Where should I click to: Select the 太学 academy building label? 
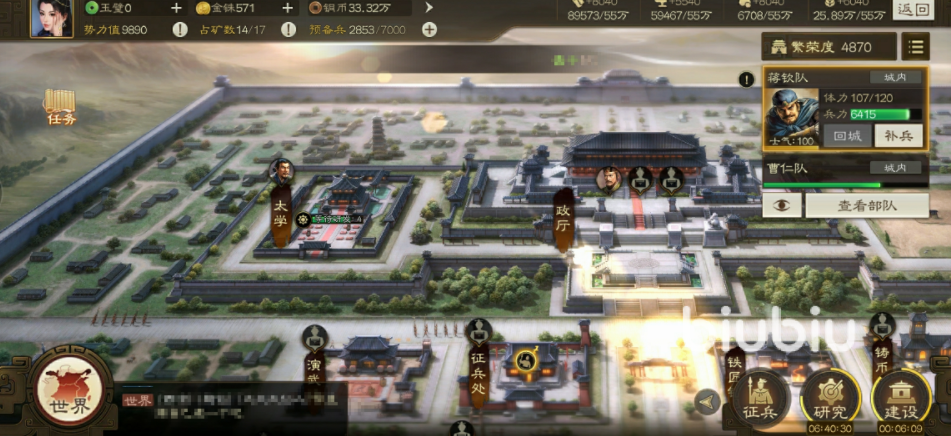pos(281,214)
